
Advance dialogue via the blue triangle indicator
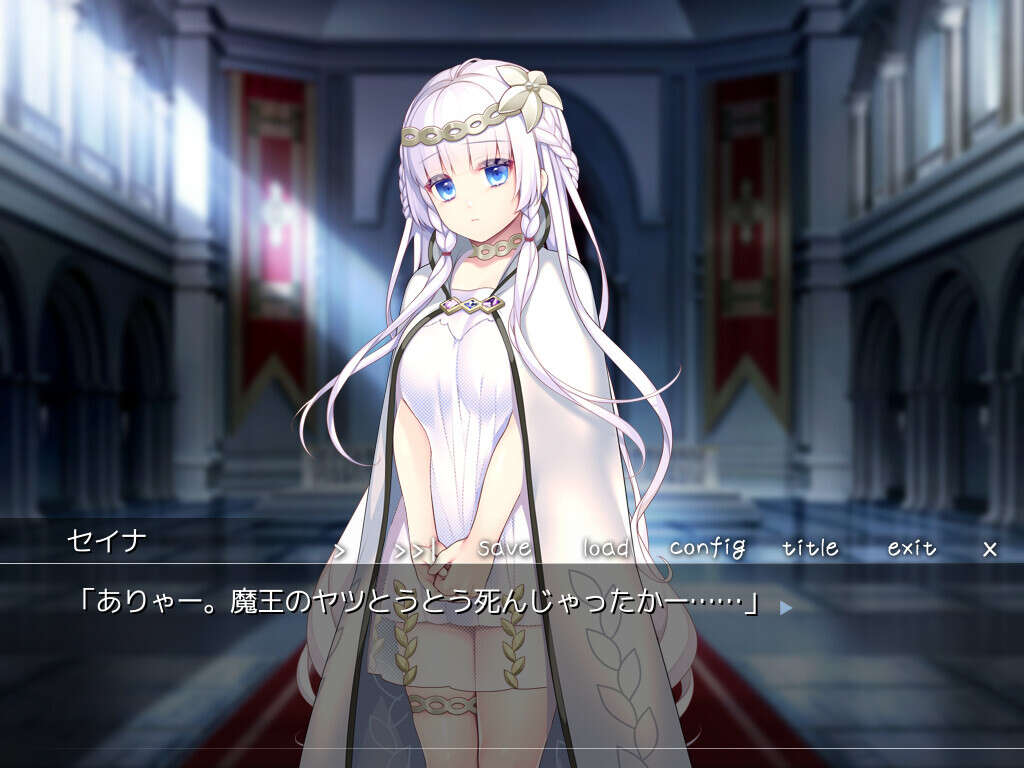(x=785, y=606)
